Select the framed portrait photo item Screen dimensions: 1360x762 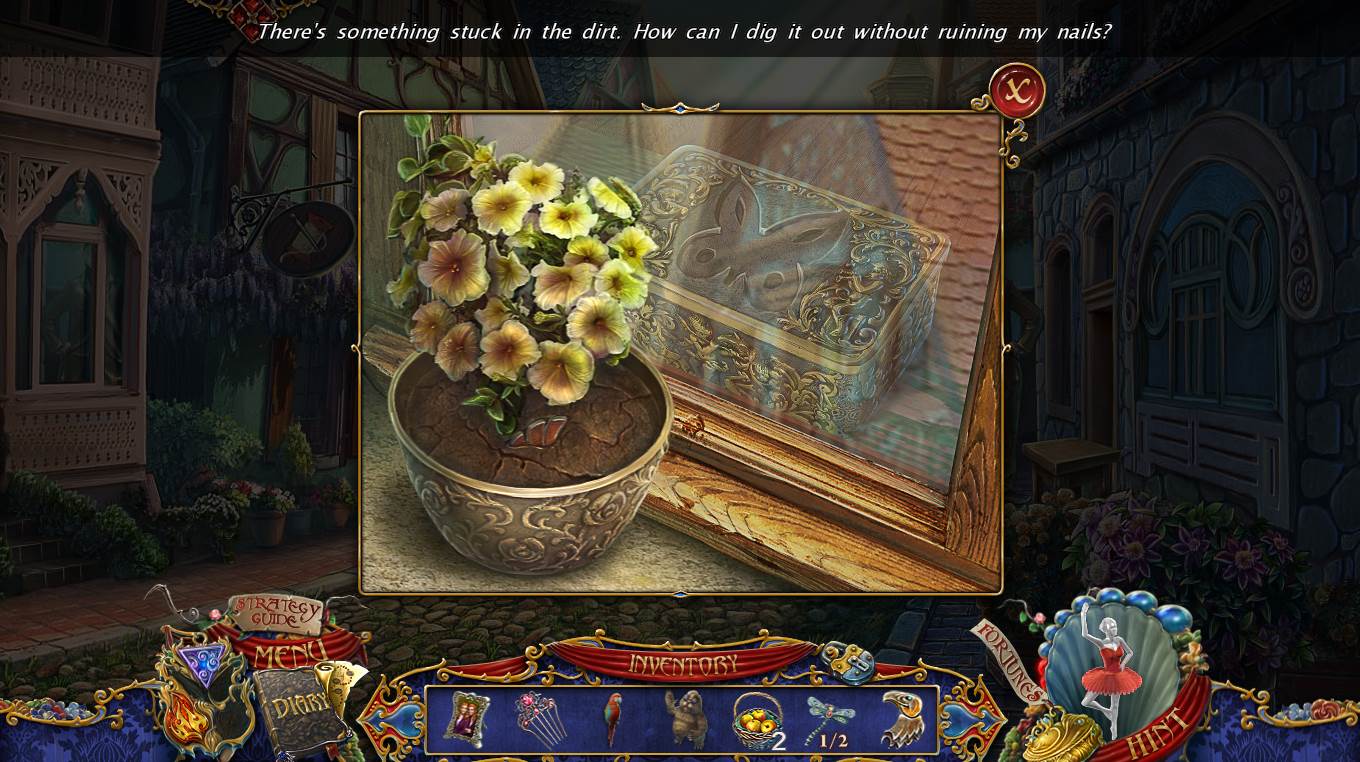coord(466,719)
